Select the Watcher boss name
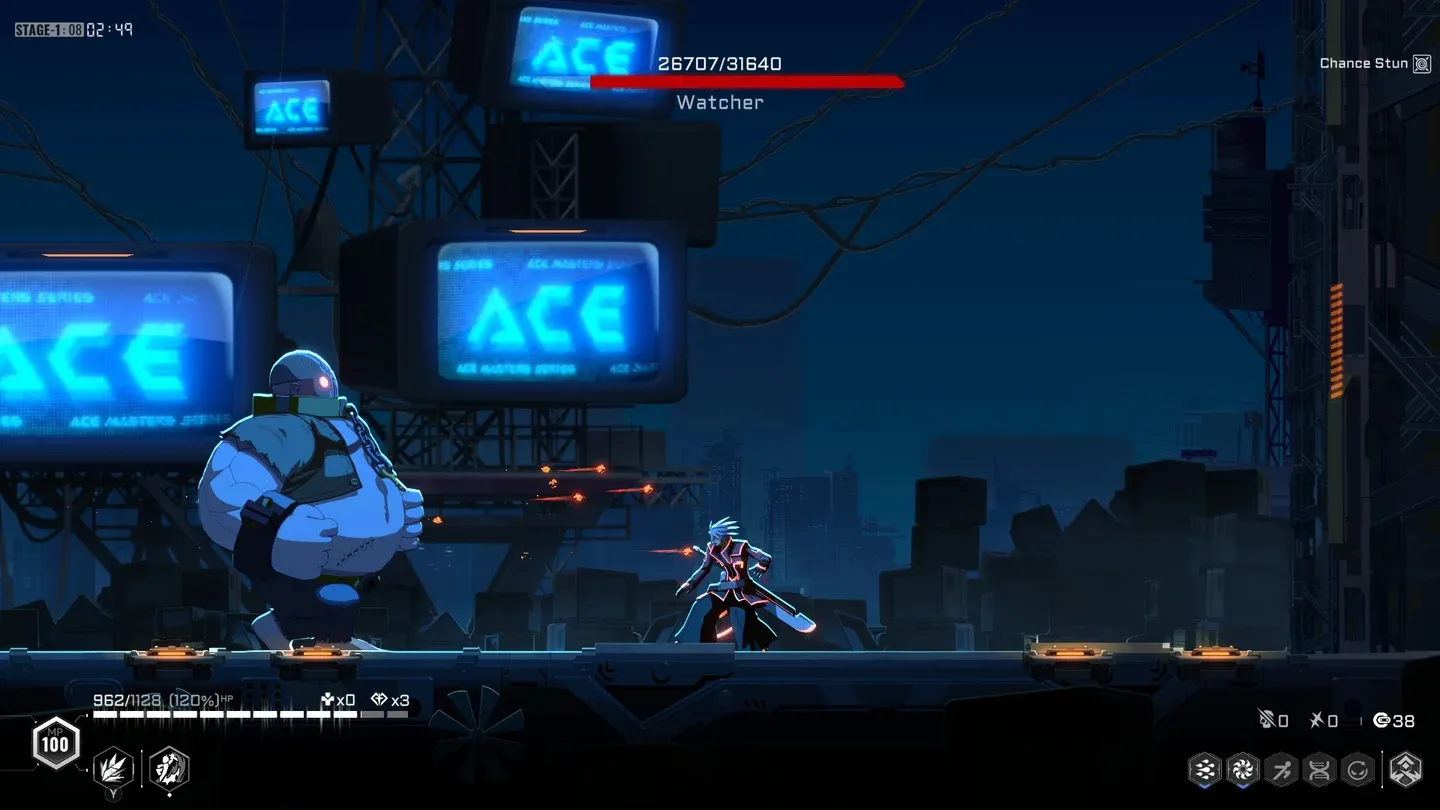The width and height of the screenshot is (1440, 810). (x=719, y=102)
